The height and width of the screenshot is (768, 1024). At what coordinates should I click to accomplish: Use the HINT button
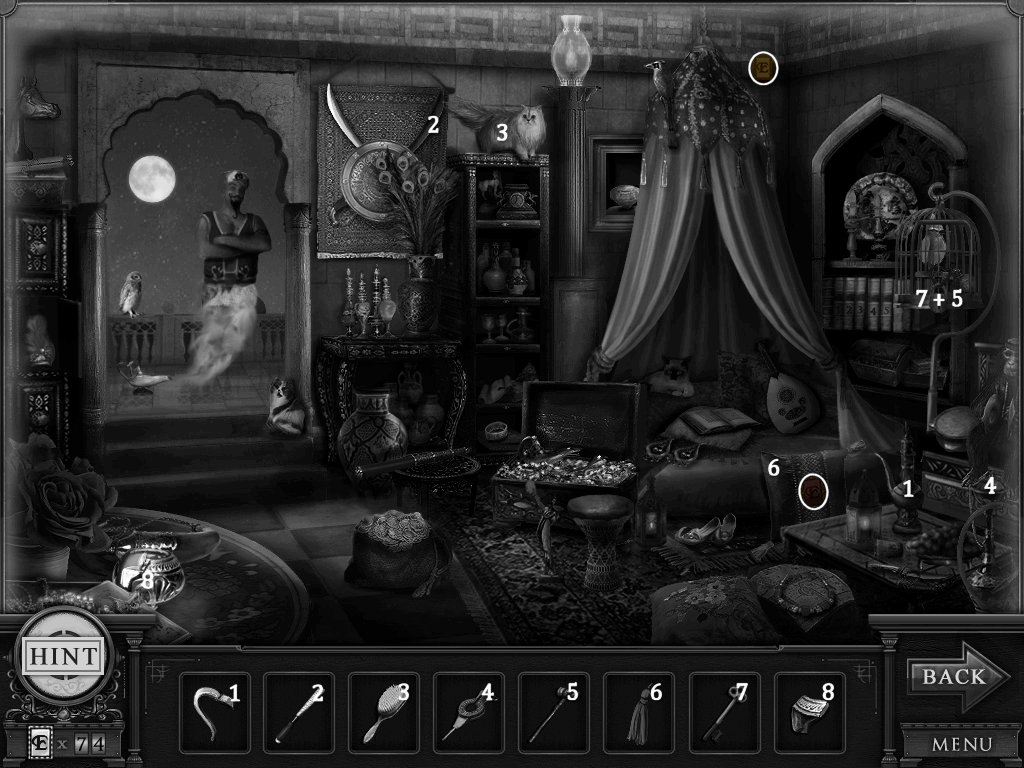pos(63,657)
